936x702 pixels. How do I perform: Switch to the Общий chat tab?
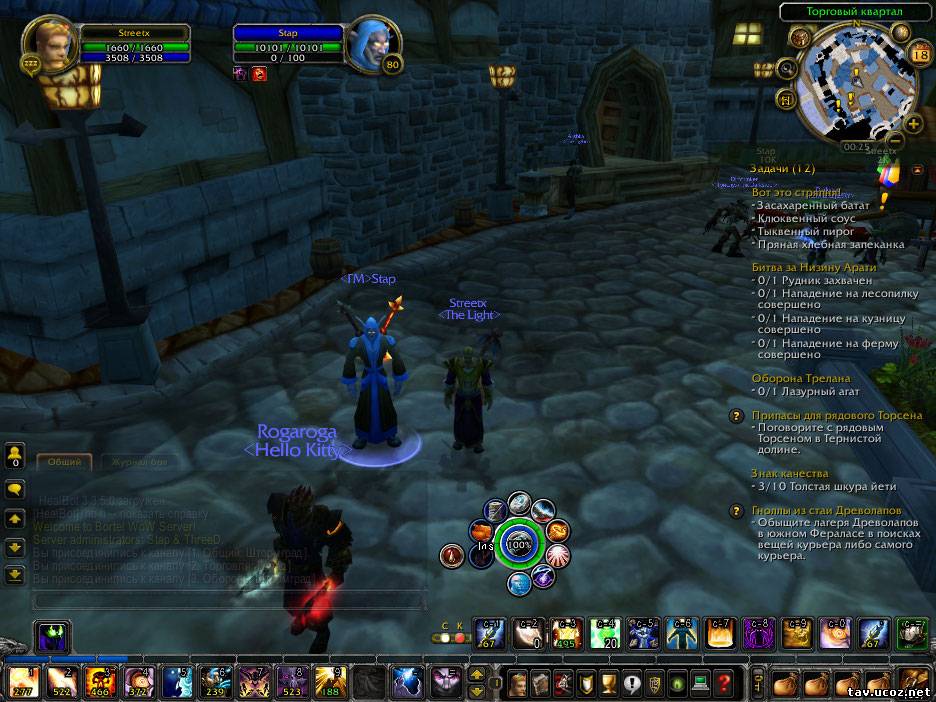tap(65, 462)
